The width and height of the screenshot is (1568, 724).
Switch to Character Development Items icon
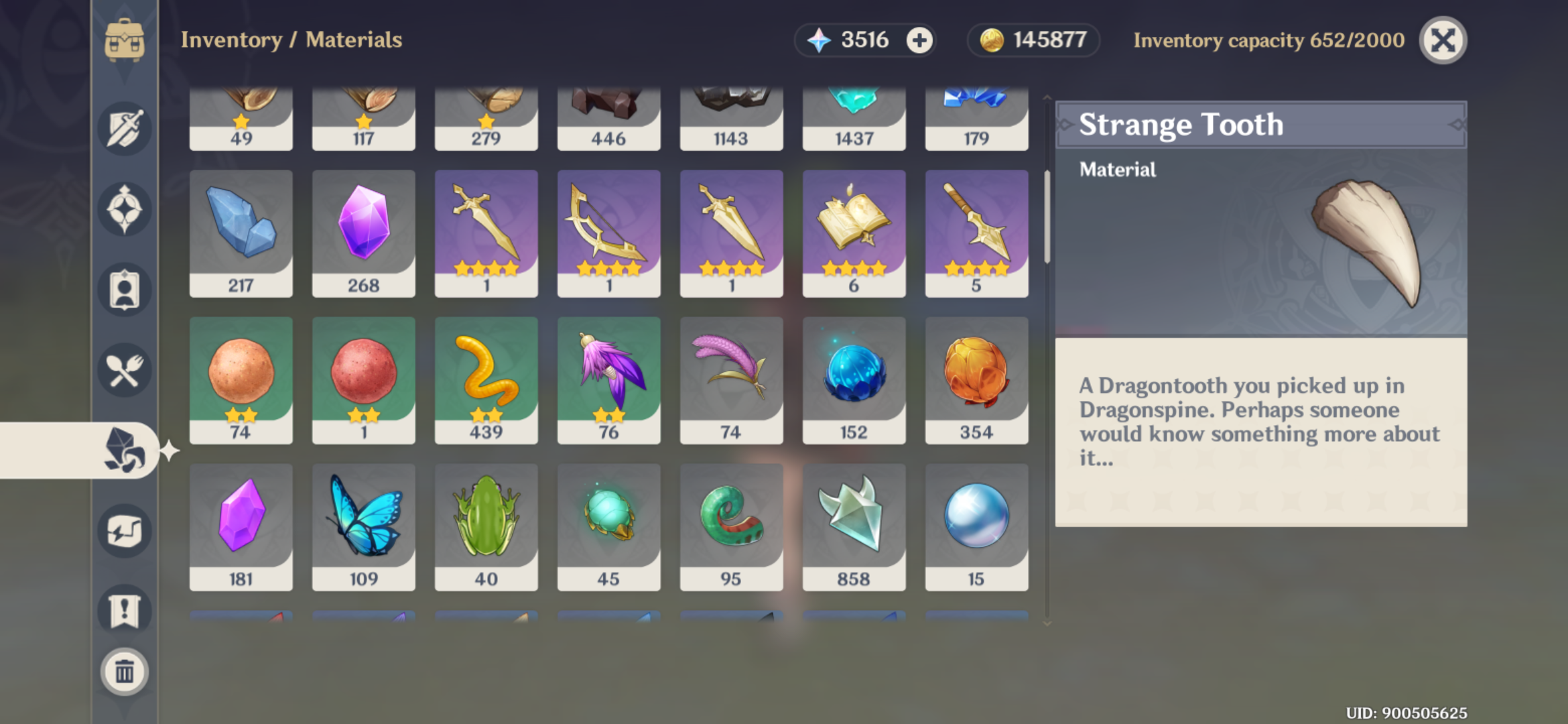click(124, 290)
